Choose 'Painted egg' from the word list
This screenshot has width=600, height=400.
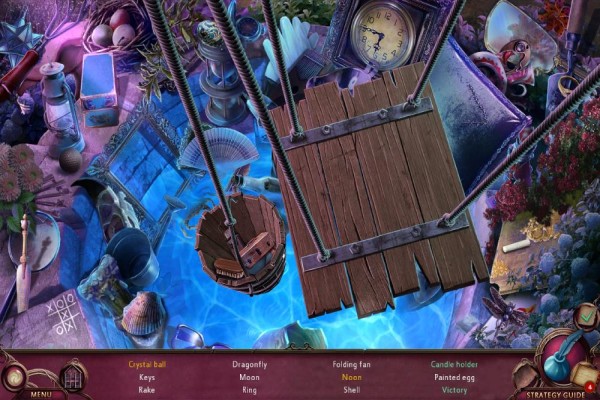[x=453, y=378]
